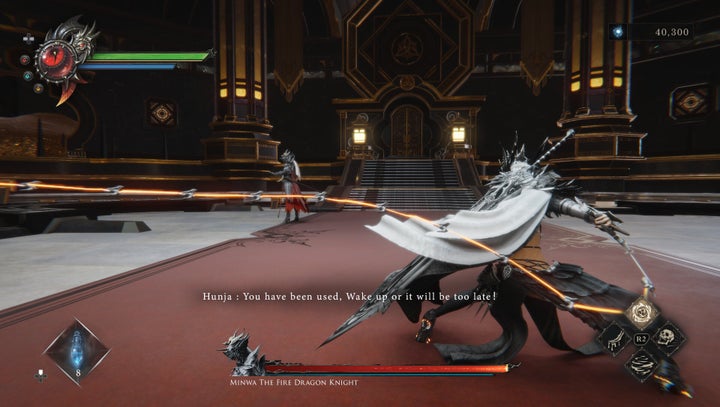Activate the whirlwind skill icon

click(640, 365)
